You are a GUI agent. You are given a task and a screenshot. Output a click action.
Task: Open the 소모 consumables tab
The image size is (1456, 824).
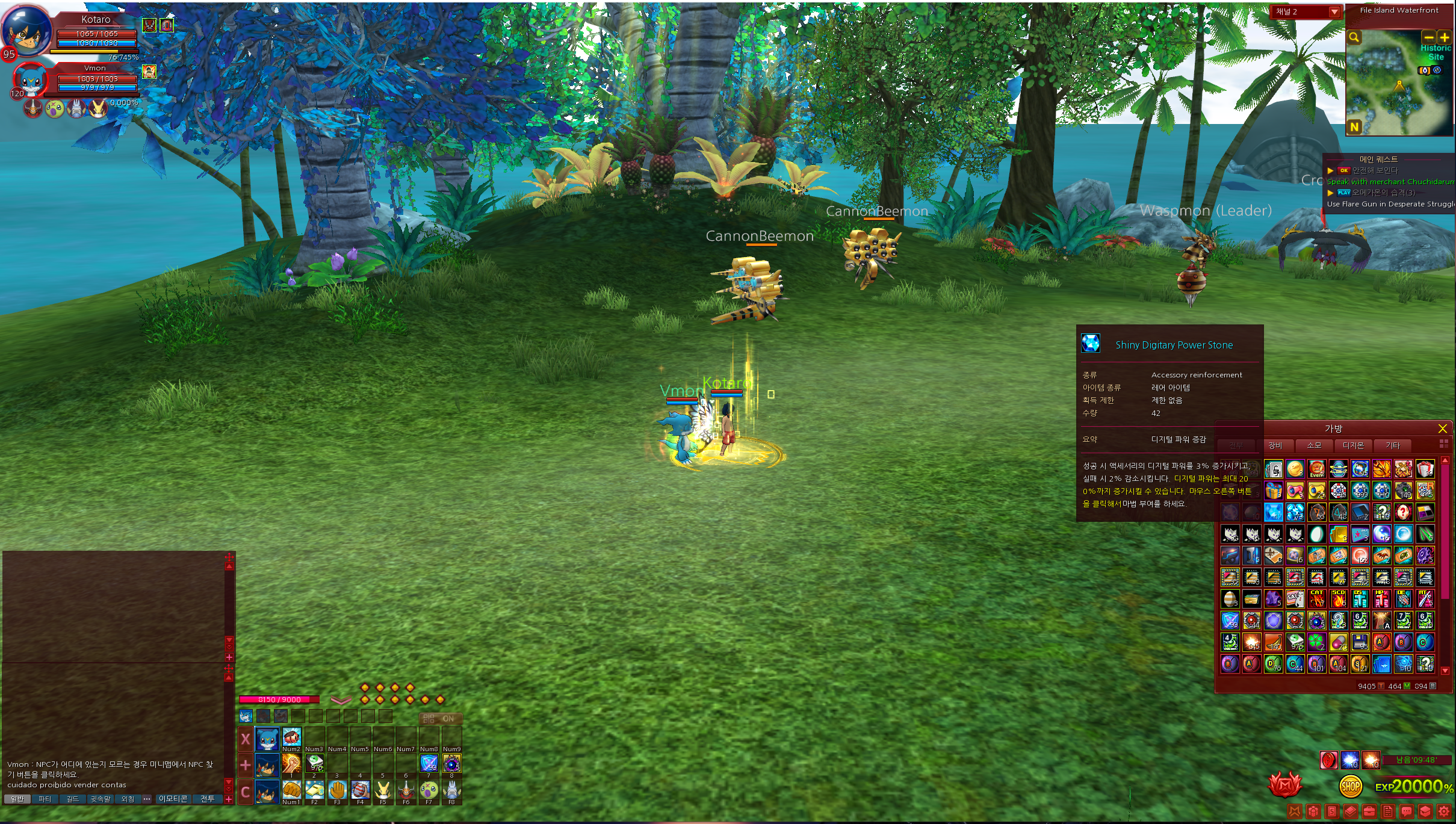(x=1314, y=445)
